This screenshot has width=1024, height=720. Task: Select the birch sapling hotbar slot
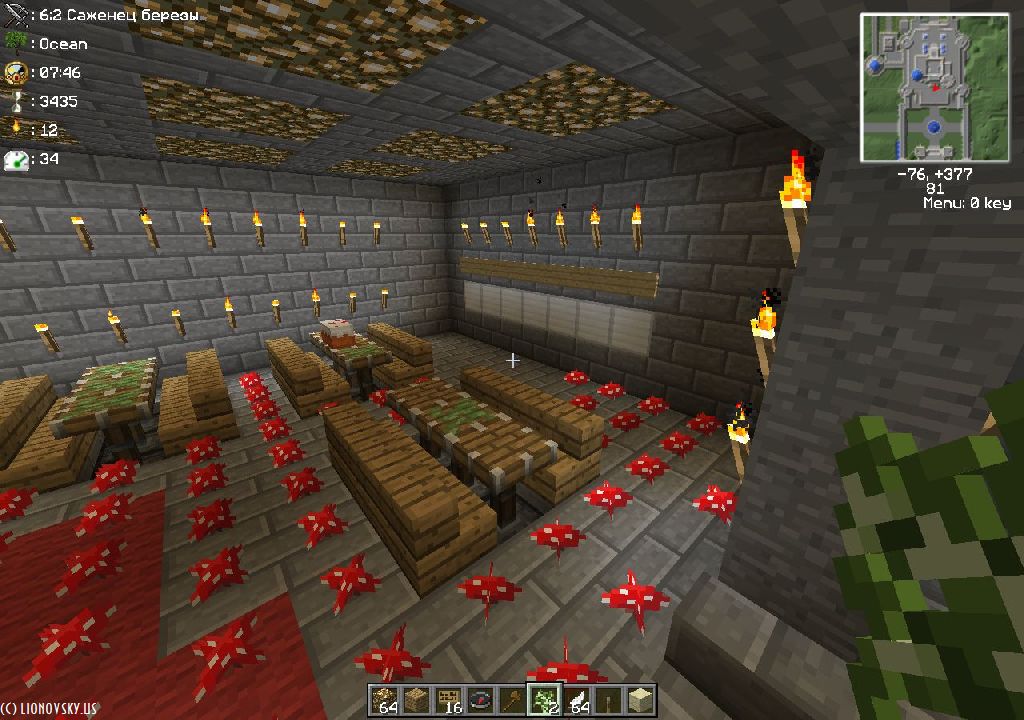pos(543,700)
